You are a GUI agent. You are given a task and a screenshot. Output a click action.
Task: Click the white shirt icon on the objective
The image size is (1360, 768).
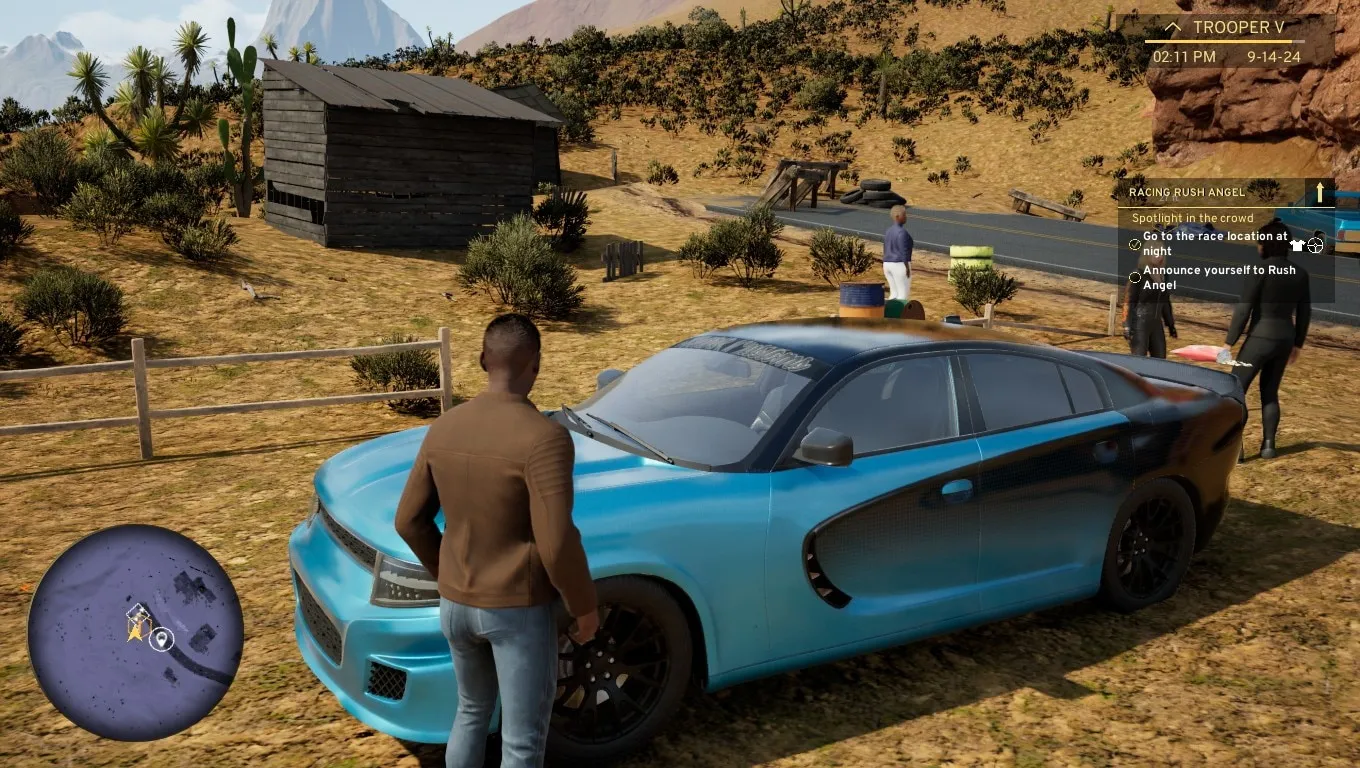[1297, 245]
